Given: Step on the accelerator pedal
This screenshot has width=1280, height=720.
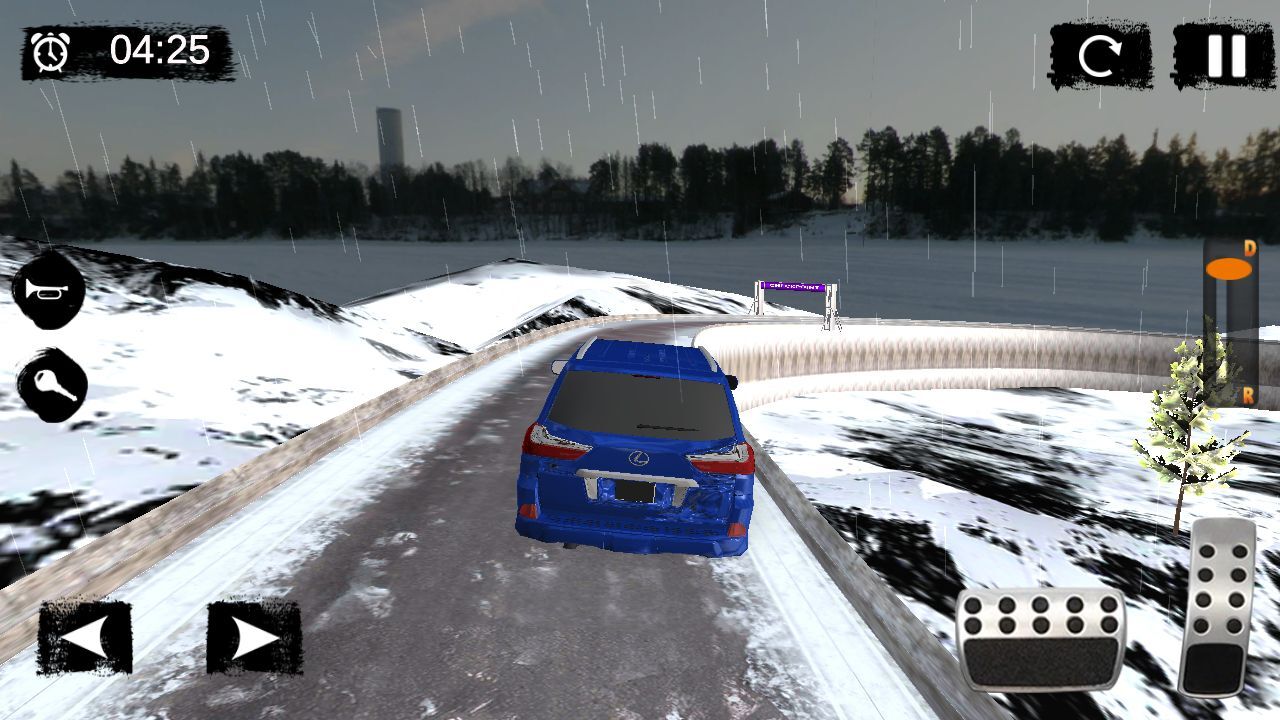Looking at the screenshot, I should pos(1216,606).
